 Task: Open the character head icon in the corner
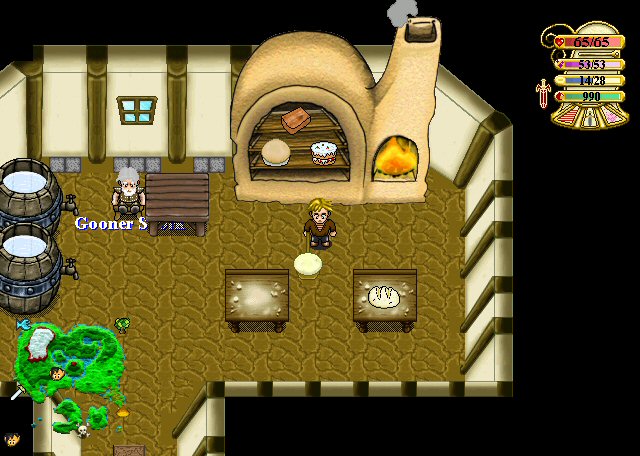pos(12,439)
